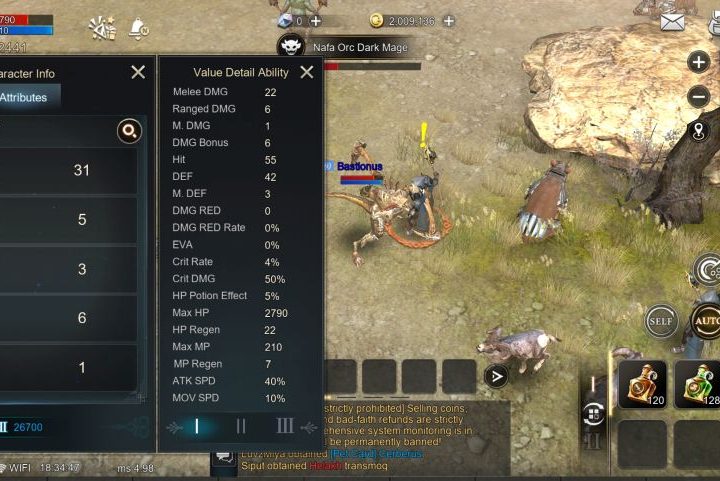Open the map location pin button
Image resolution: width=720 pixels, height=481 pixels.
(699, 131)
